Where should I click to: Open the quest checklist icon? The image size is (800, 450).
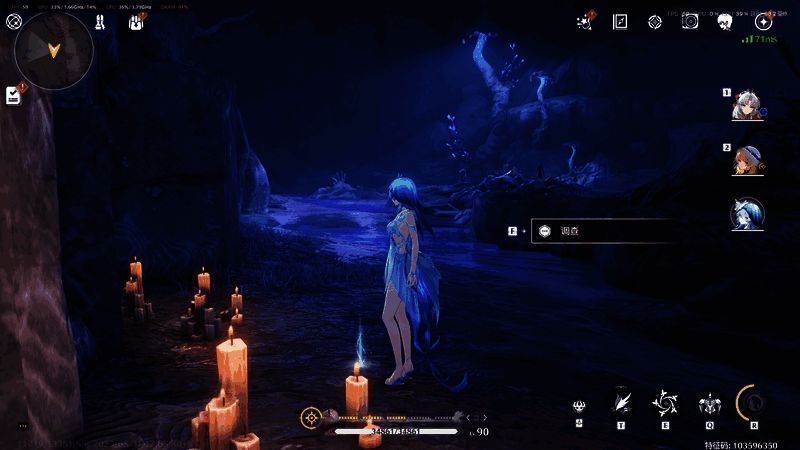point(13,95)
